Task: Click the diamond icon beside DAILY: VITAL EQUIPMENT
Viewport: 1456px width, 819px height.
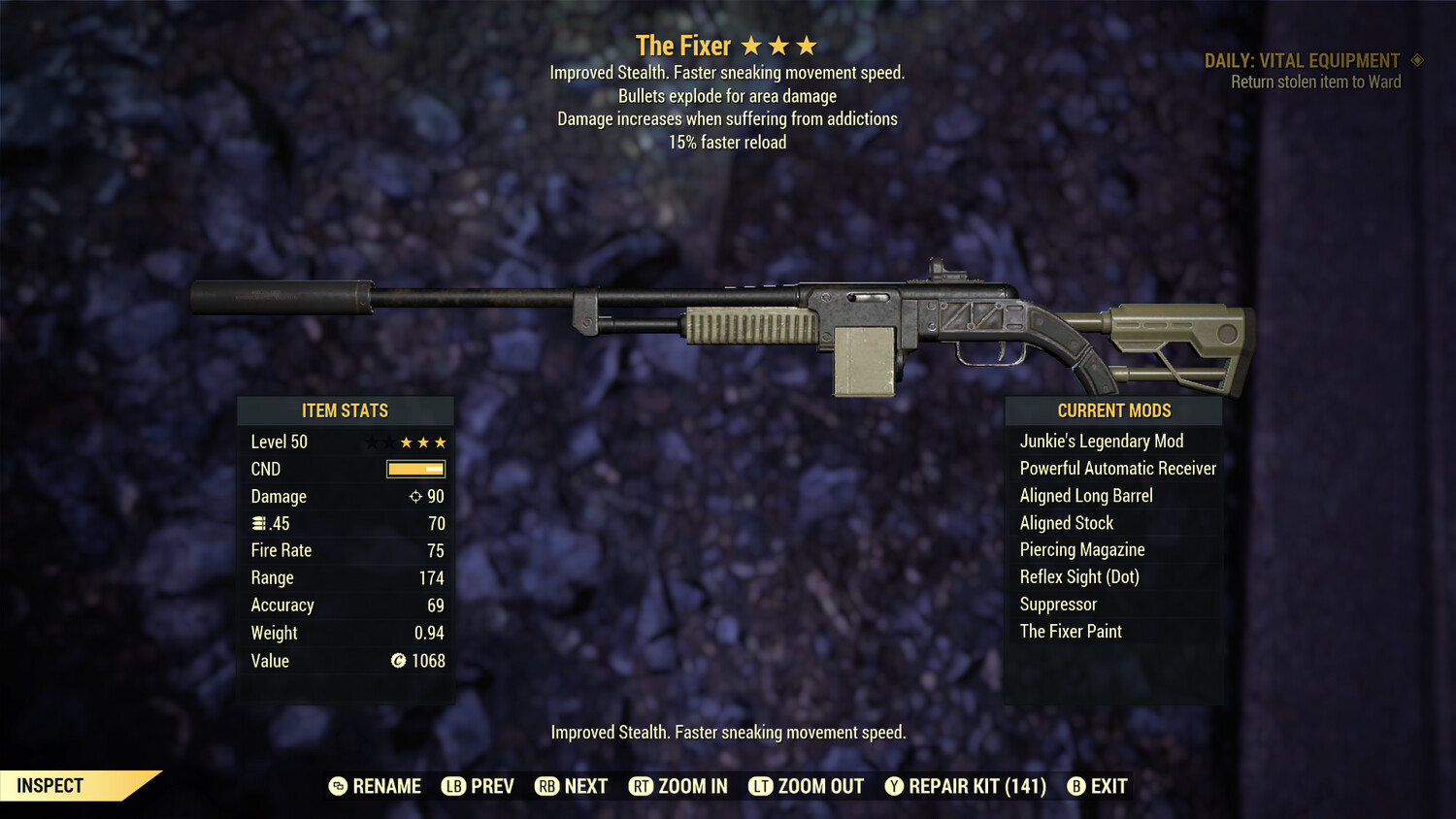Action: coord(1416,60)
